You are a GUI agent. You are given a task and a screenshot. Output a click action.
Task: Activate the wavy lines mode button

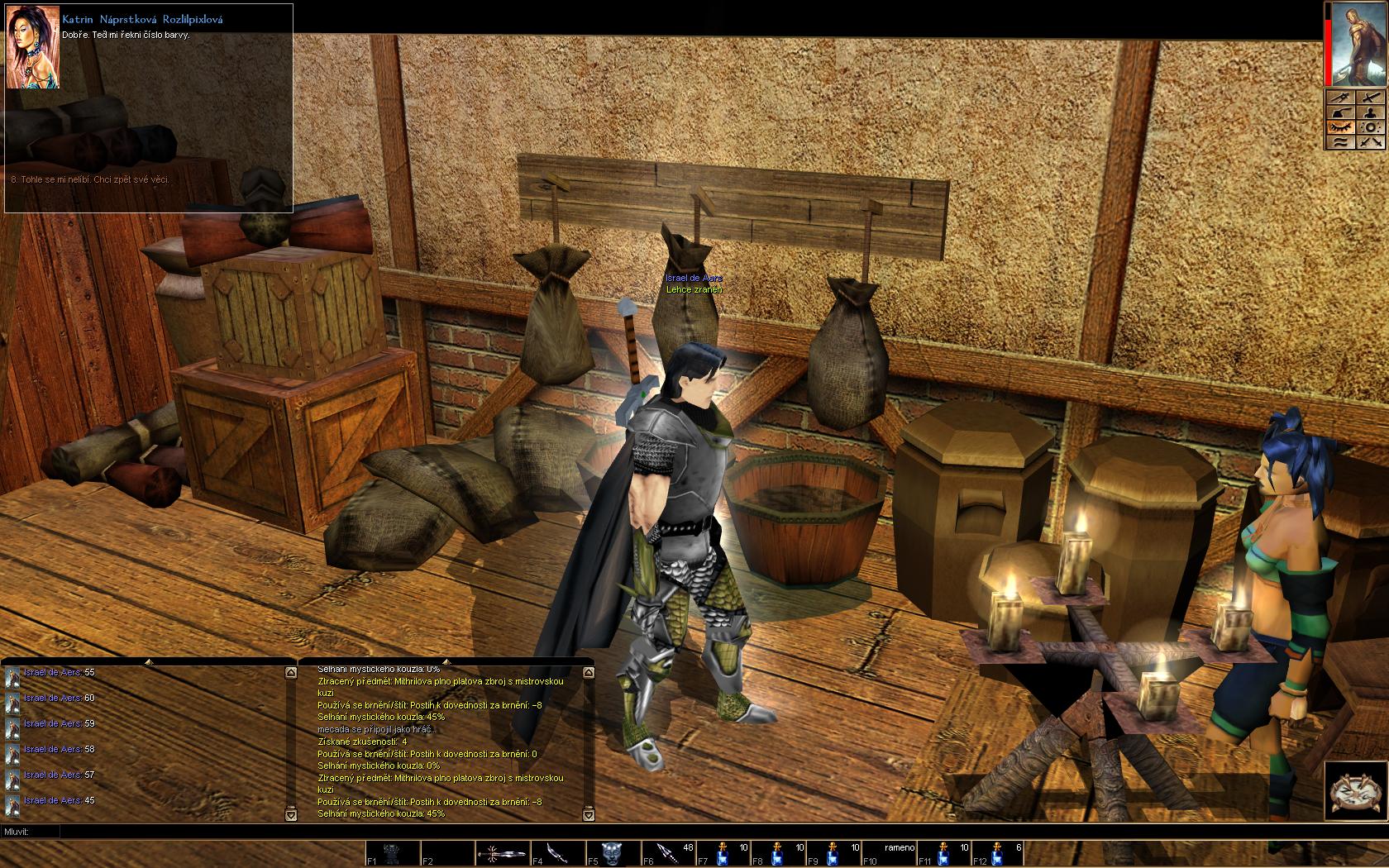pos(1339,142)
